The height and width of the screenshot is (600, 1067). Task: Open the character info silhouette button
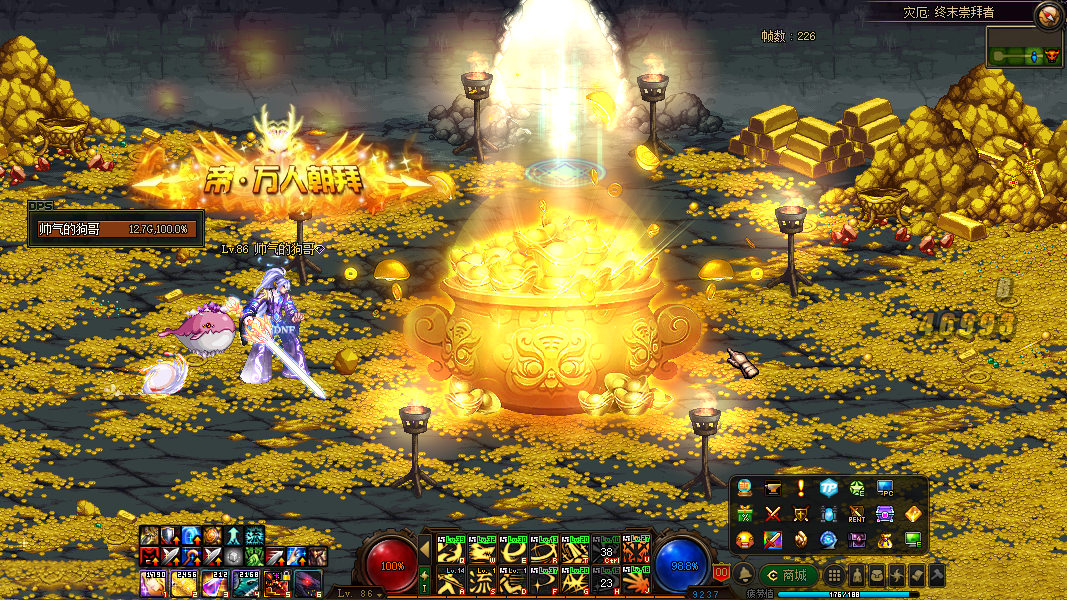click(856, 575)
